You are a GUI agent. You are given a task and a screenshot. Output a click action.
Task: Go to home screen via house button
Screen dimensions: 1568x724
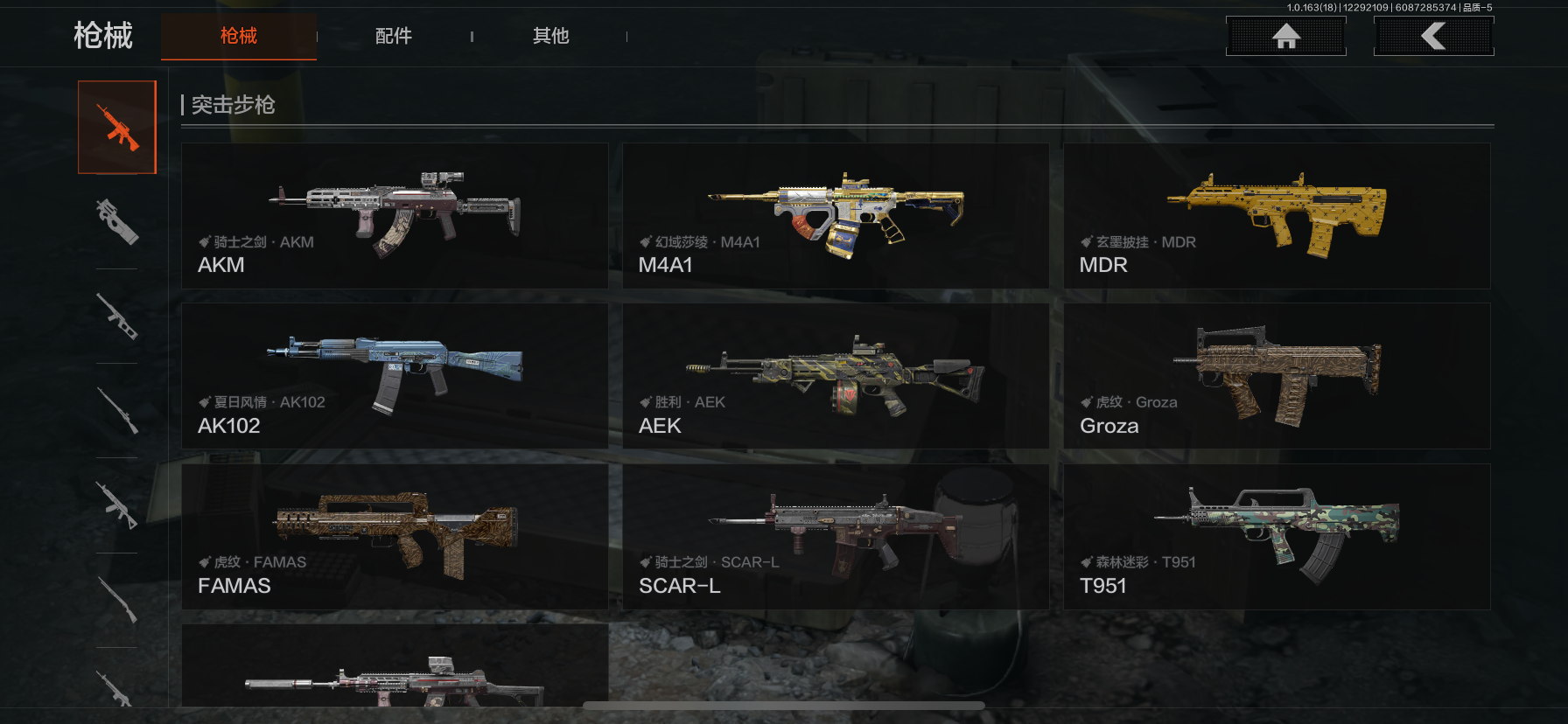(1285, 36)
